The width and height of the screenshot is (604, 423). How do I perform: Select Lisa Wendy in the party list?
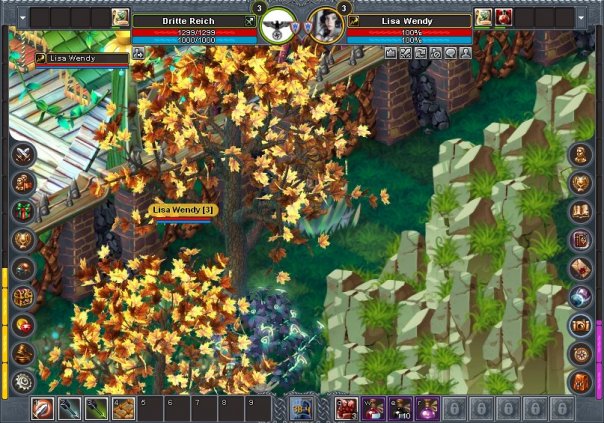coord(70,58)
